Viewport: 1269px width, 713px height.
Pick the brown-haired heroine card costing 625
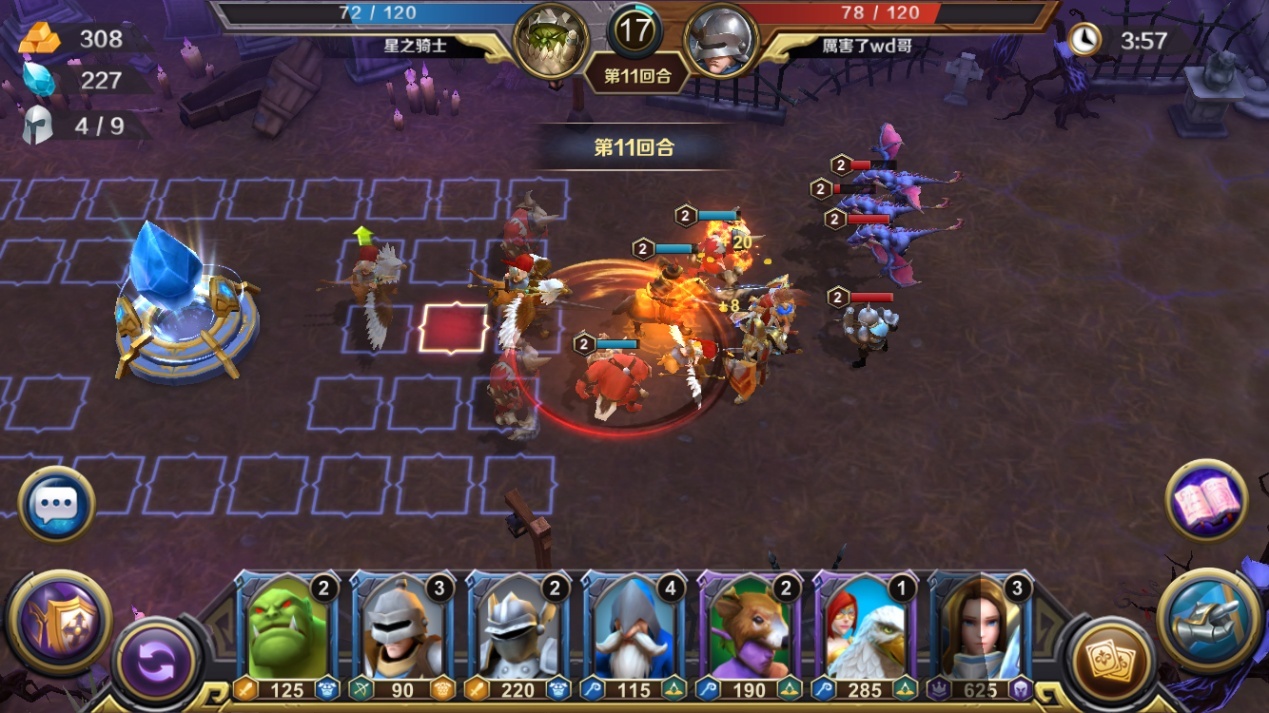[981, 635]
